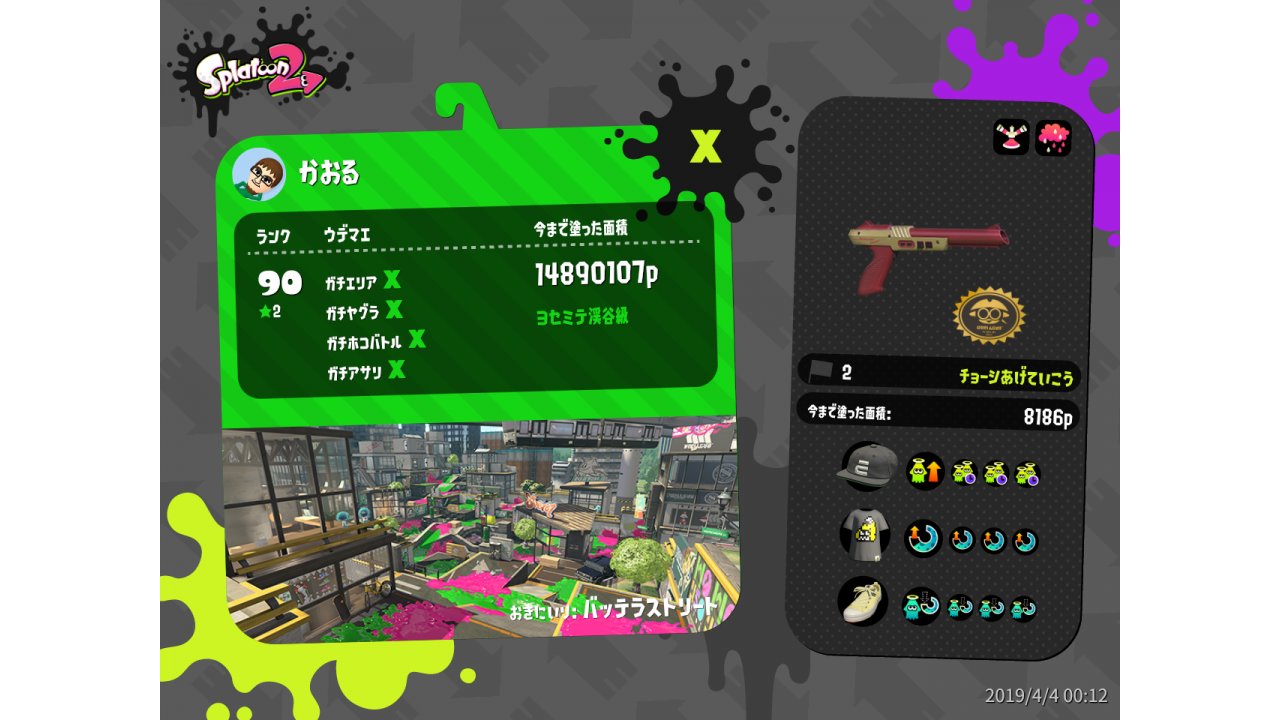Image resolution: width=1280 pixels, height=720 pixels.
Task: Select the shoes main ability icon
Action: coord(921,605)
